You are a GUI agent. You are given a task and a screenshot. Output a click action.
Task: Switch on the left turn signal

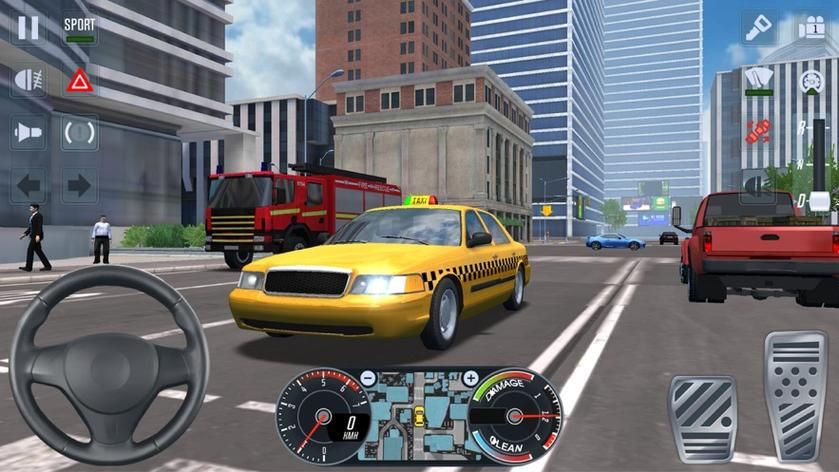pyautogui.click(x=28, y=184)
